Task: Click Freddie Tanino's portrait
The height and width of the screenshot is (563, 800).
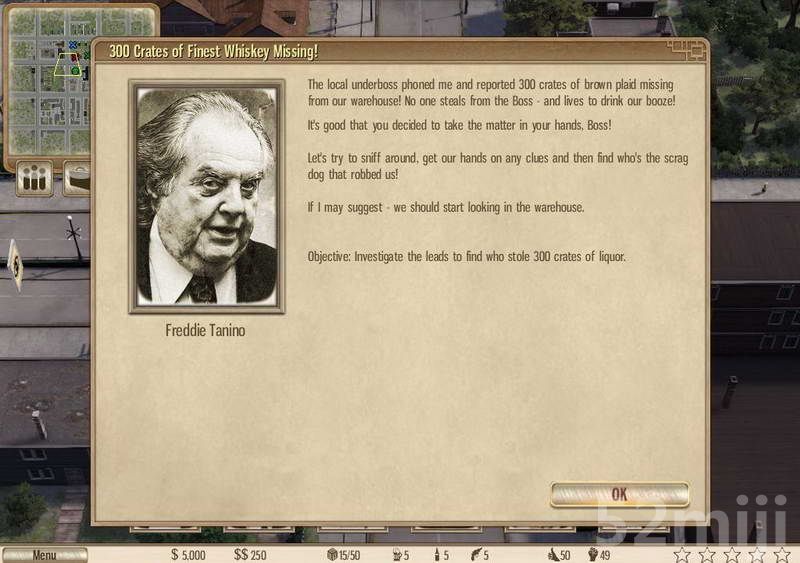Action: pyautogui.click(x=206, y=197)
